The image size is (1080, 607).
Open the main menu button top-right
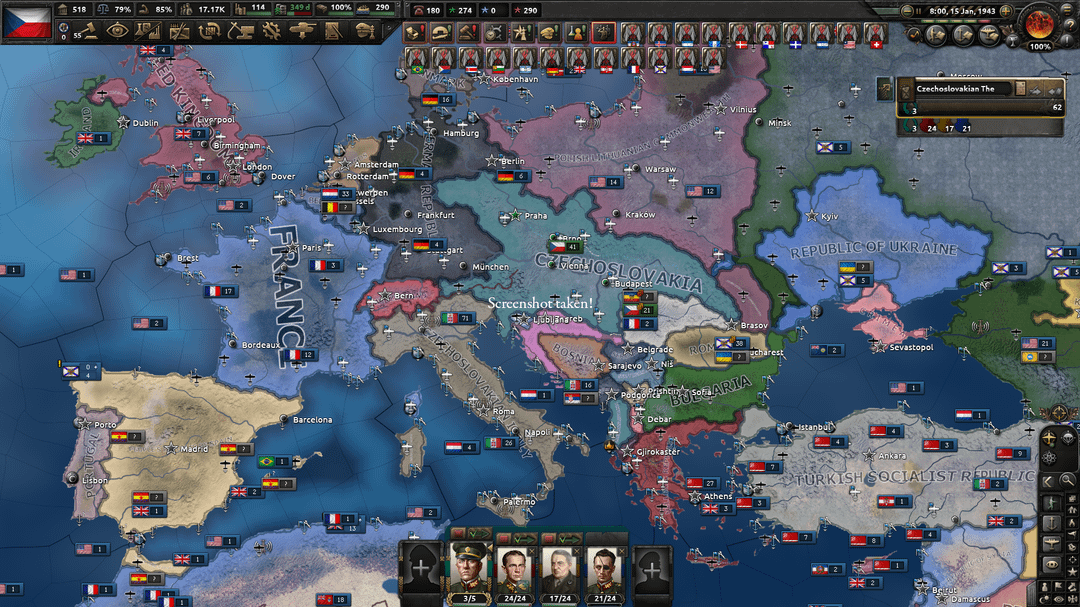click(1068, 8)
